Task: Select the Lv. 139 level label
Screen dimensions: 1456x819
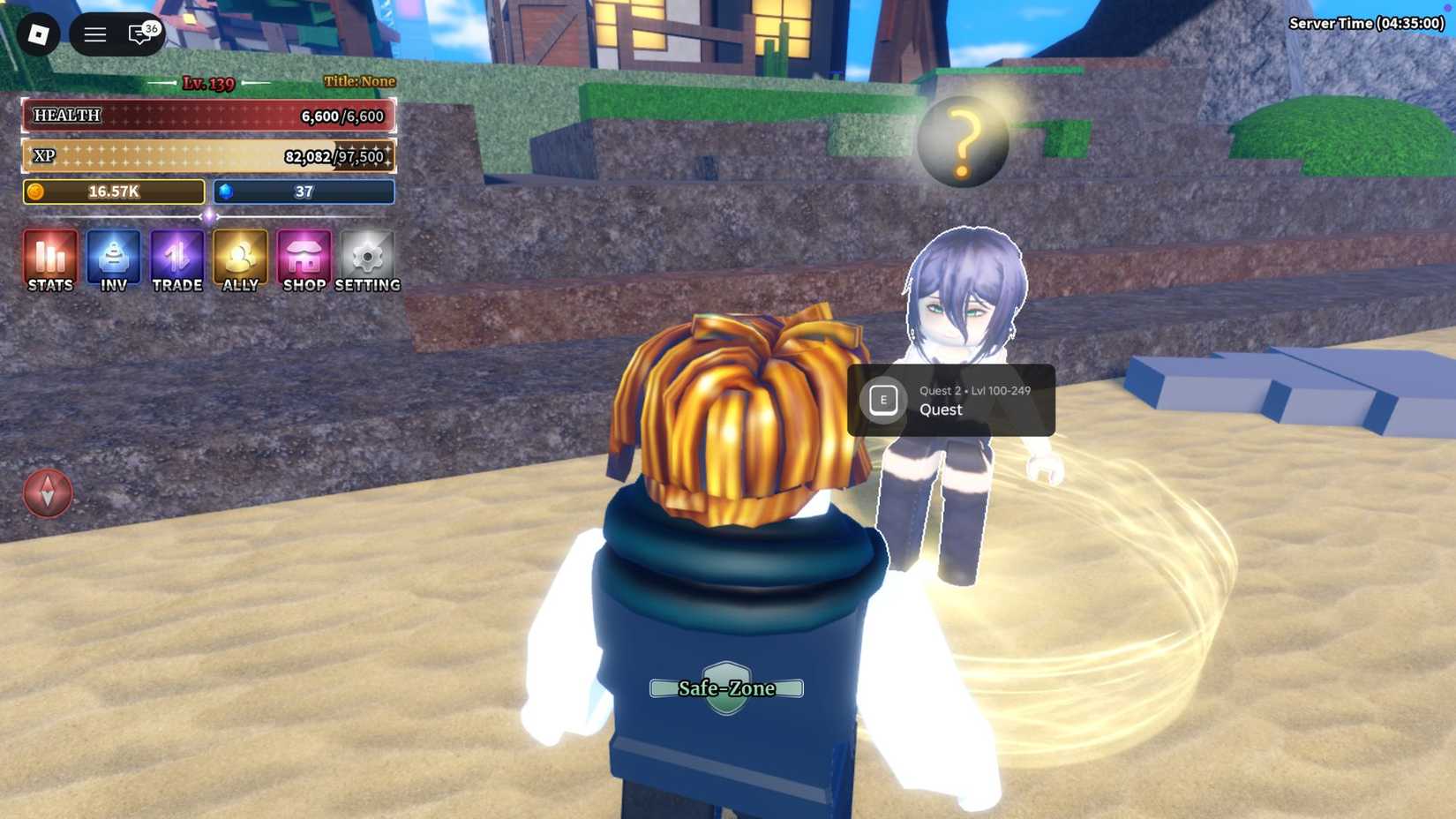Action: point(208,84)
